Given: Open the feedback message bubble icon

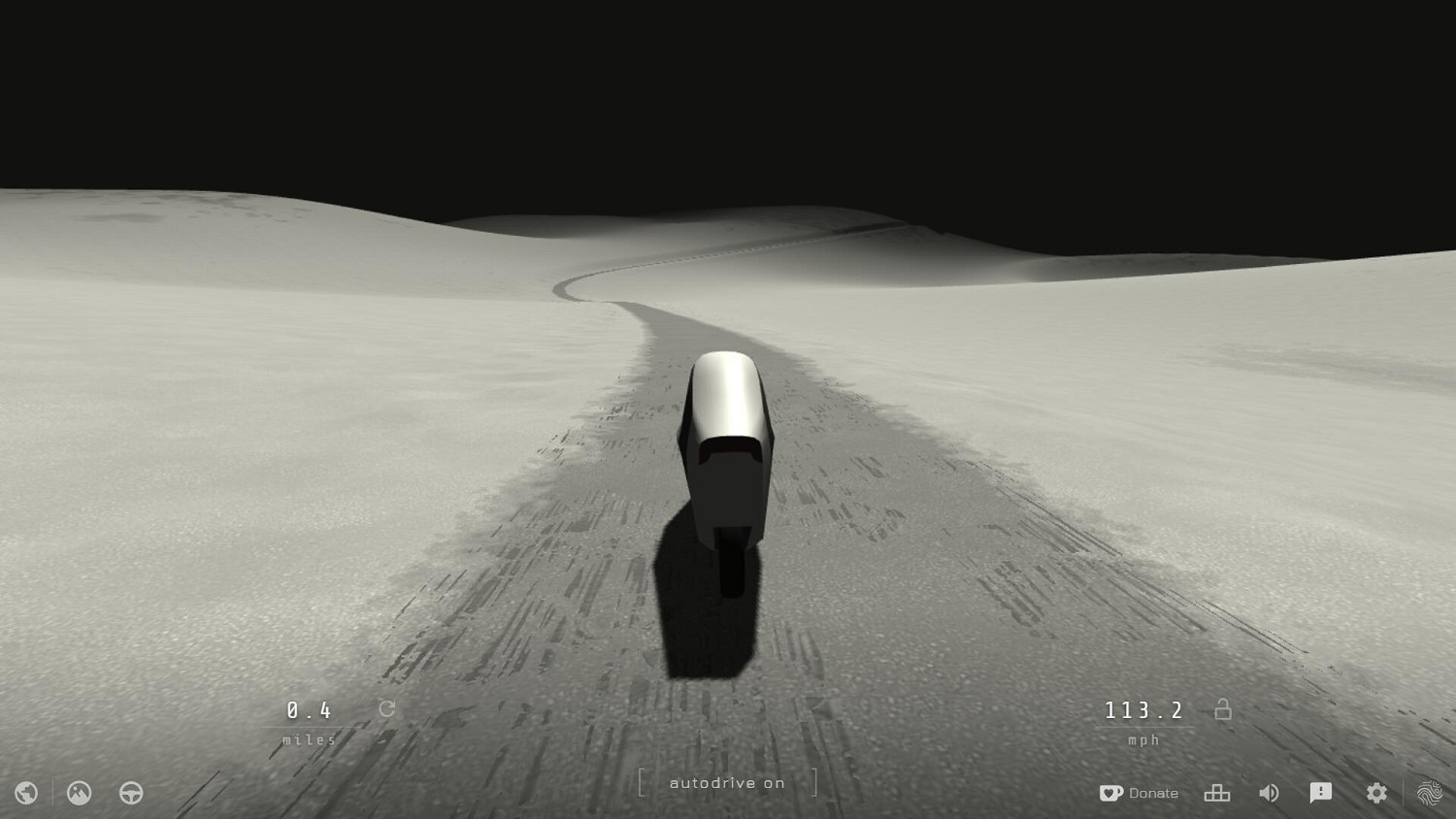Looking at the screenshot, I should coord(1322,793).
